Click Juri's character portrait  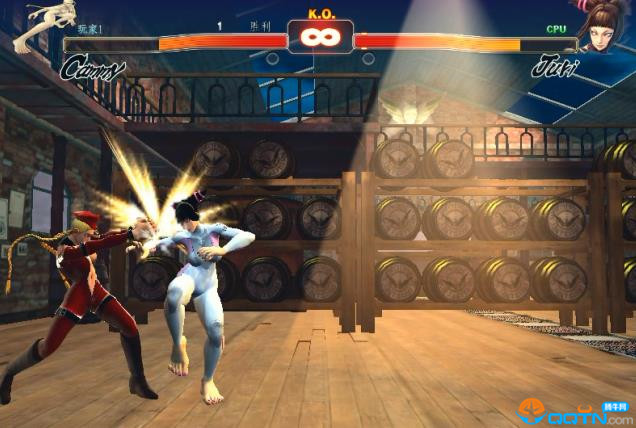pyautogui.click(x=605, y=27)
